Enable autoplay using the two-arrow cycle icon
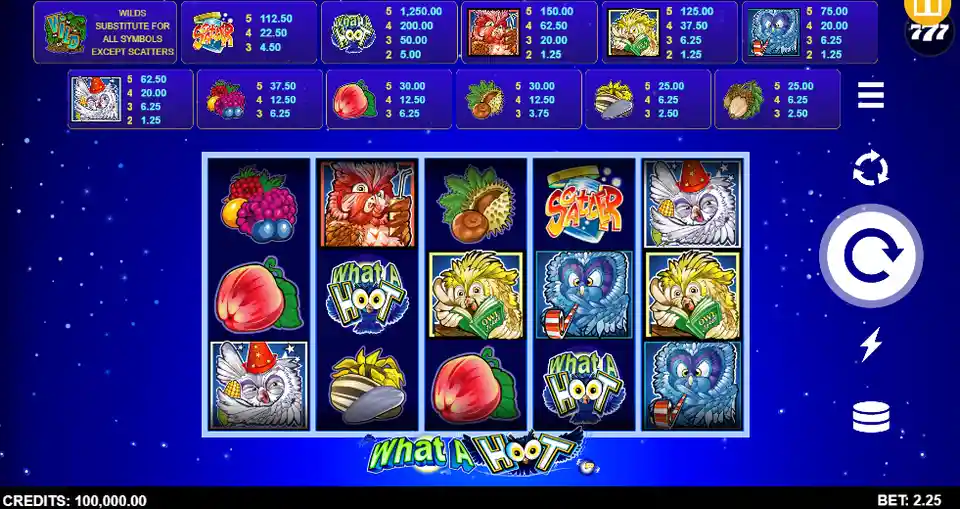The image size is (960, 509). pos(870,169)
